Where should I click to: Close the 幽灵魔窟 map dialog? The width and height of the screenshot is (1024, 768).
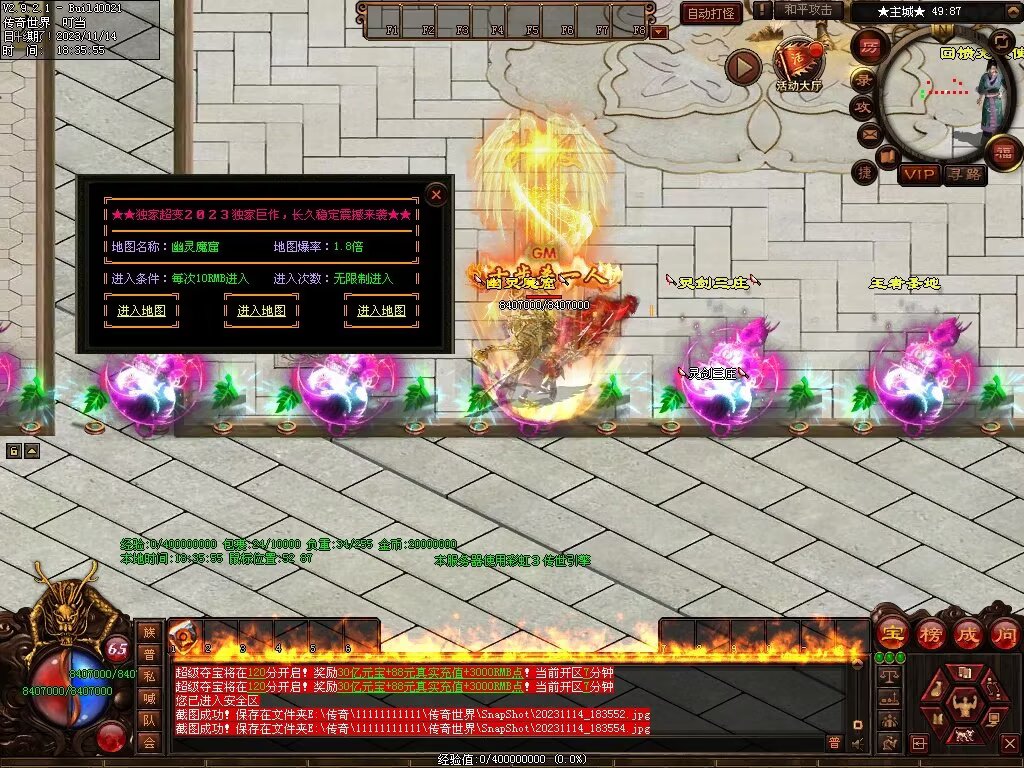436,194
